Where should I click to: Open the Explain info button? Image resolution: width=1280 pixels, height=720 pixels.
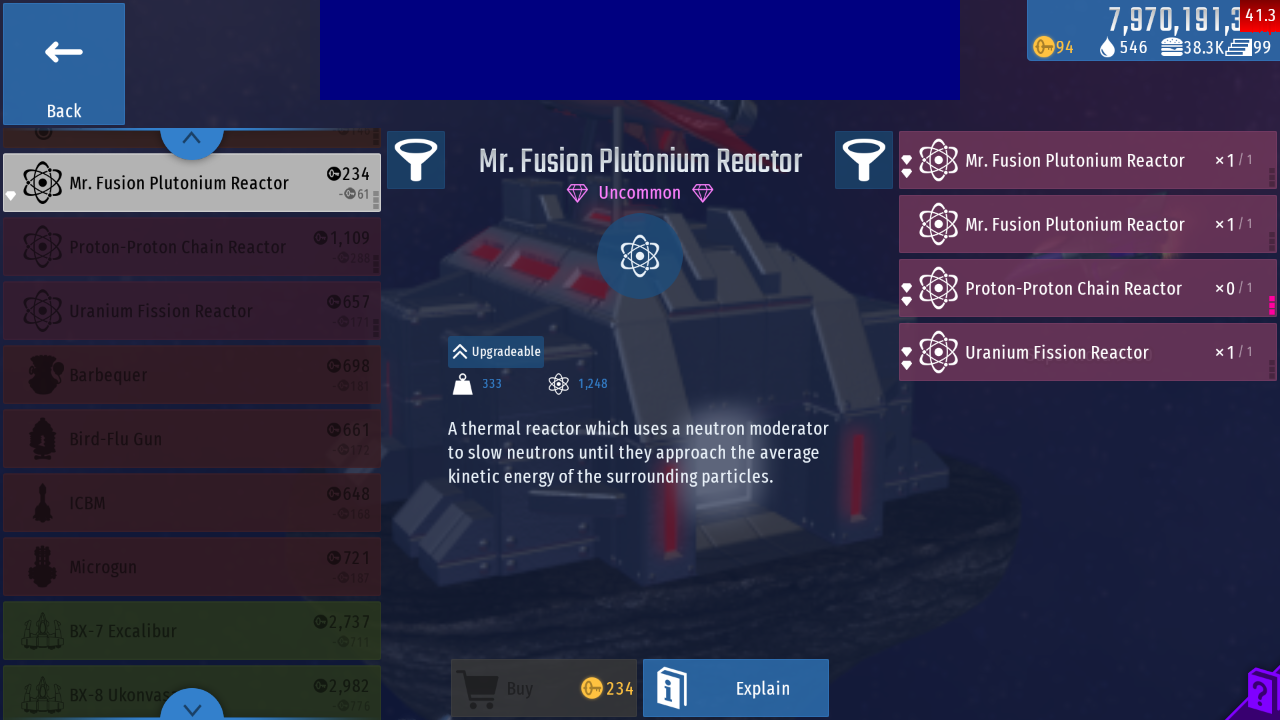pyautogui.click(x=736, y=688)
